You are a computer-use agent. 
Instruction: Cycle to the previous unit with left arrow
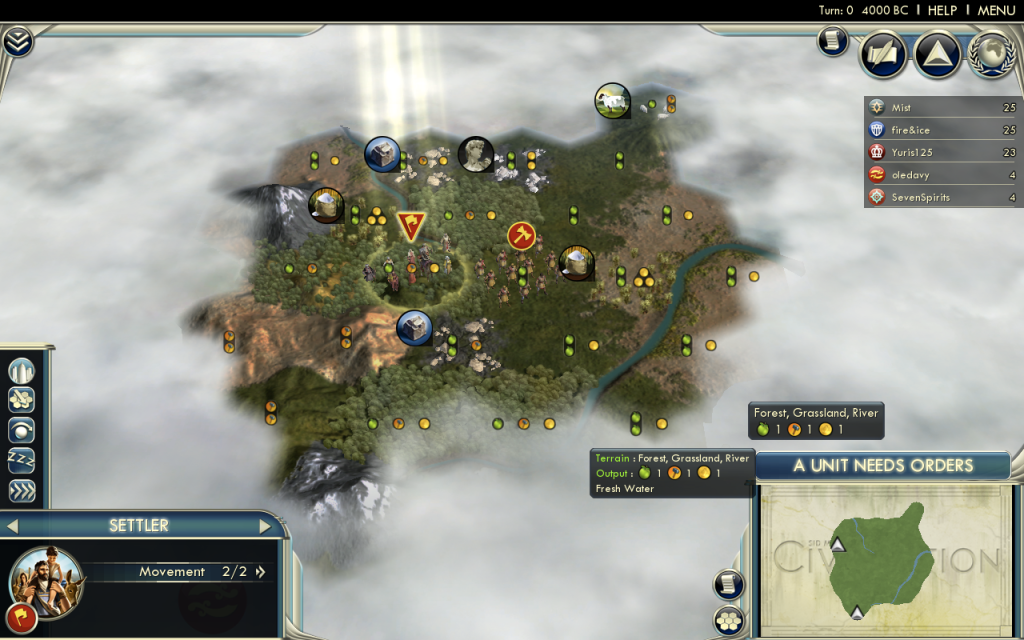13,526
